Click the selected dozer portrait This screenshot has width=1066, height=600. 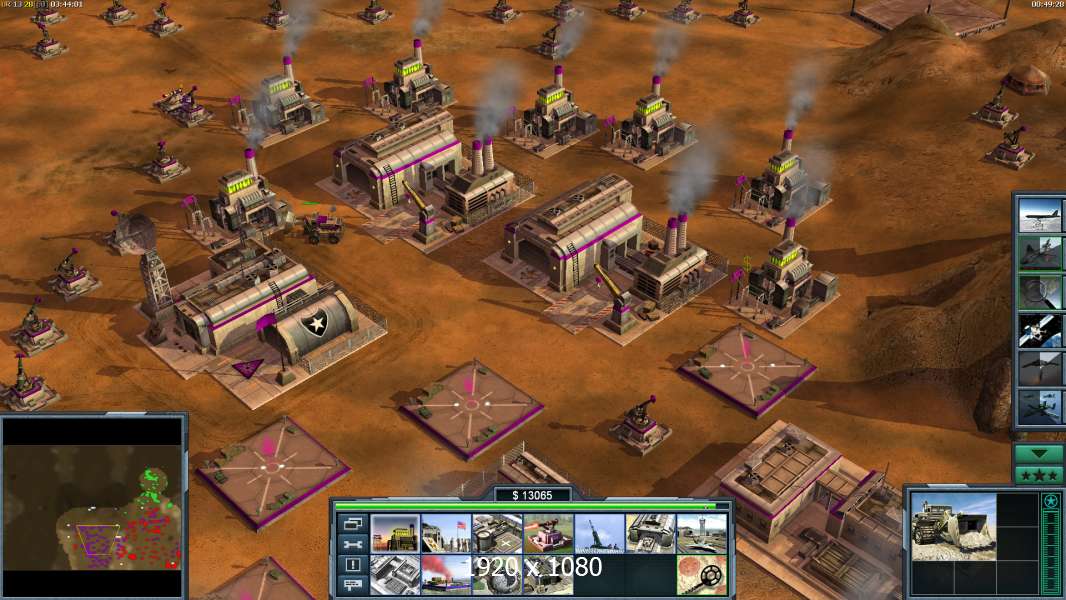pyautogui.click(x=953, y=525)
